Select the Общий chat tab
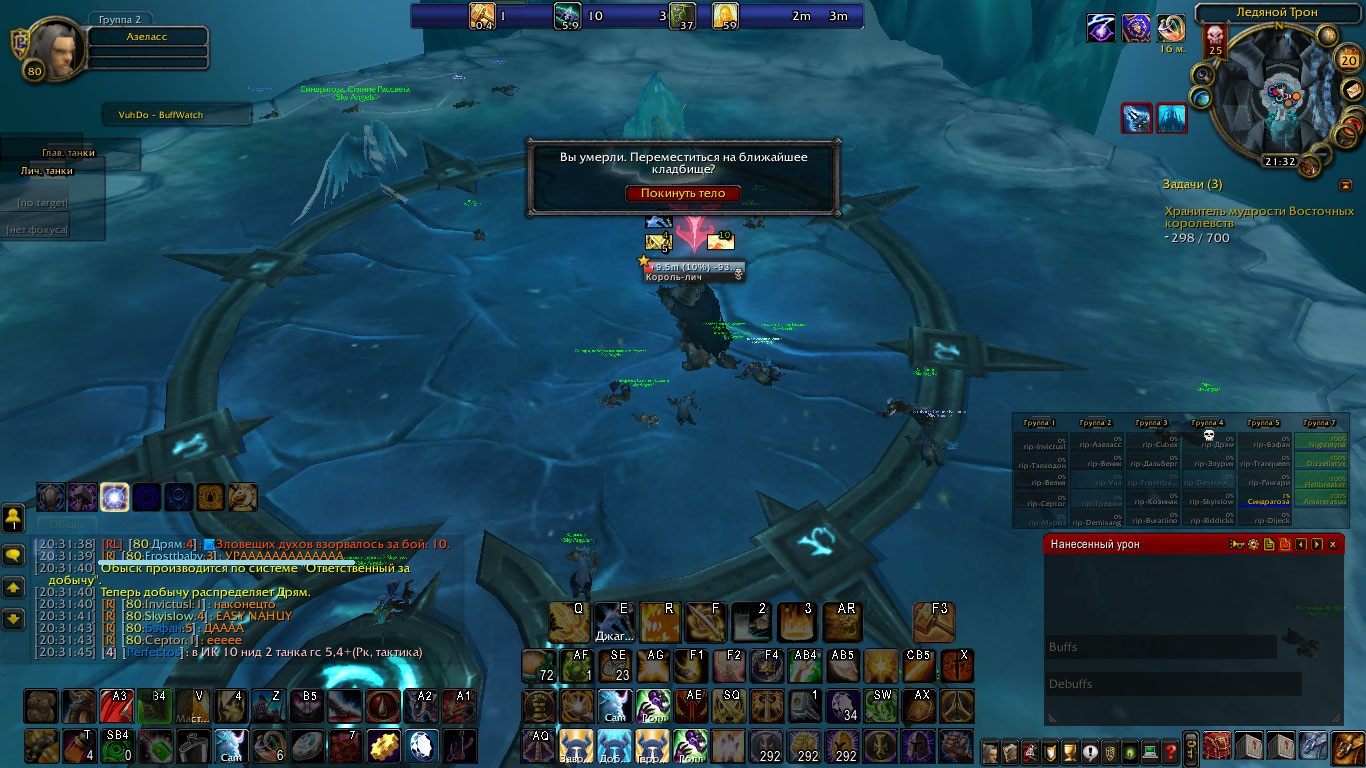 point(67,524)
